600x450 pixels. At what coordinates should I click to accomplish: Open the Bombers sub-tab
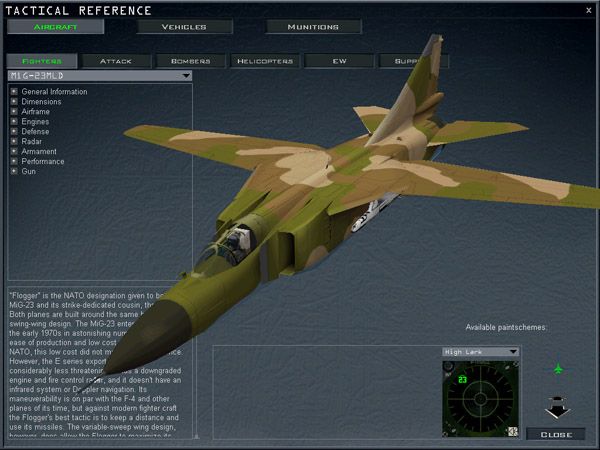tap(190, 61)
